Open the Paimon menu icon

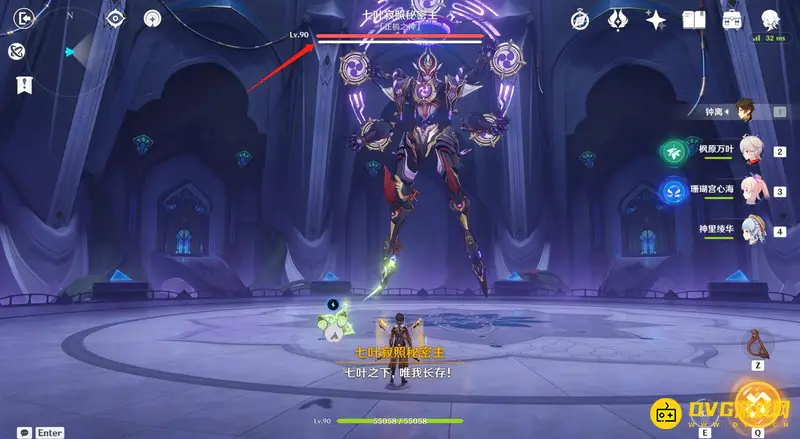pyautogui.click(x=771, y=19)
